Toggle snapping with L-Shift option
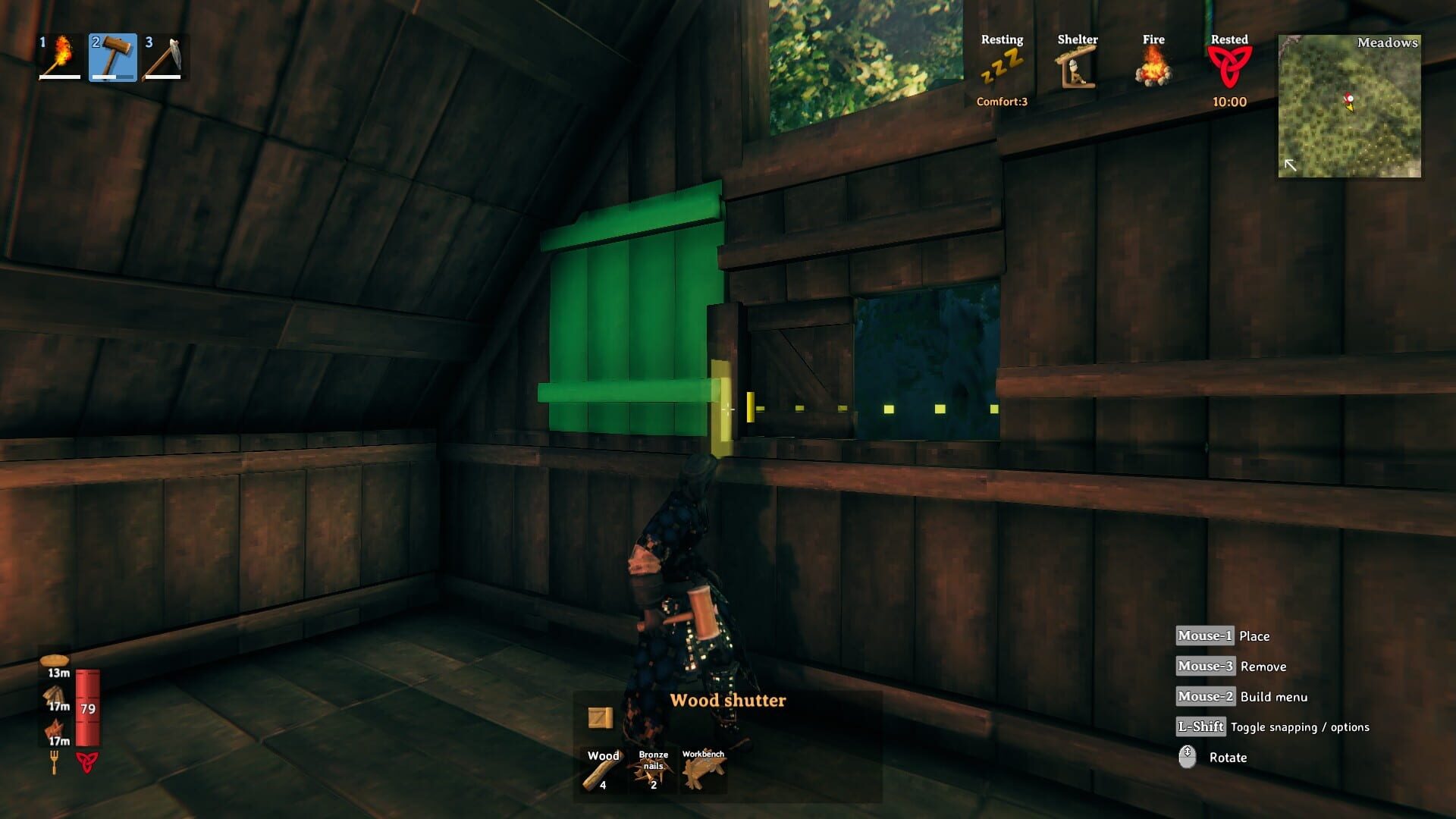 1202,726
